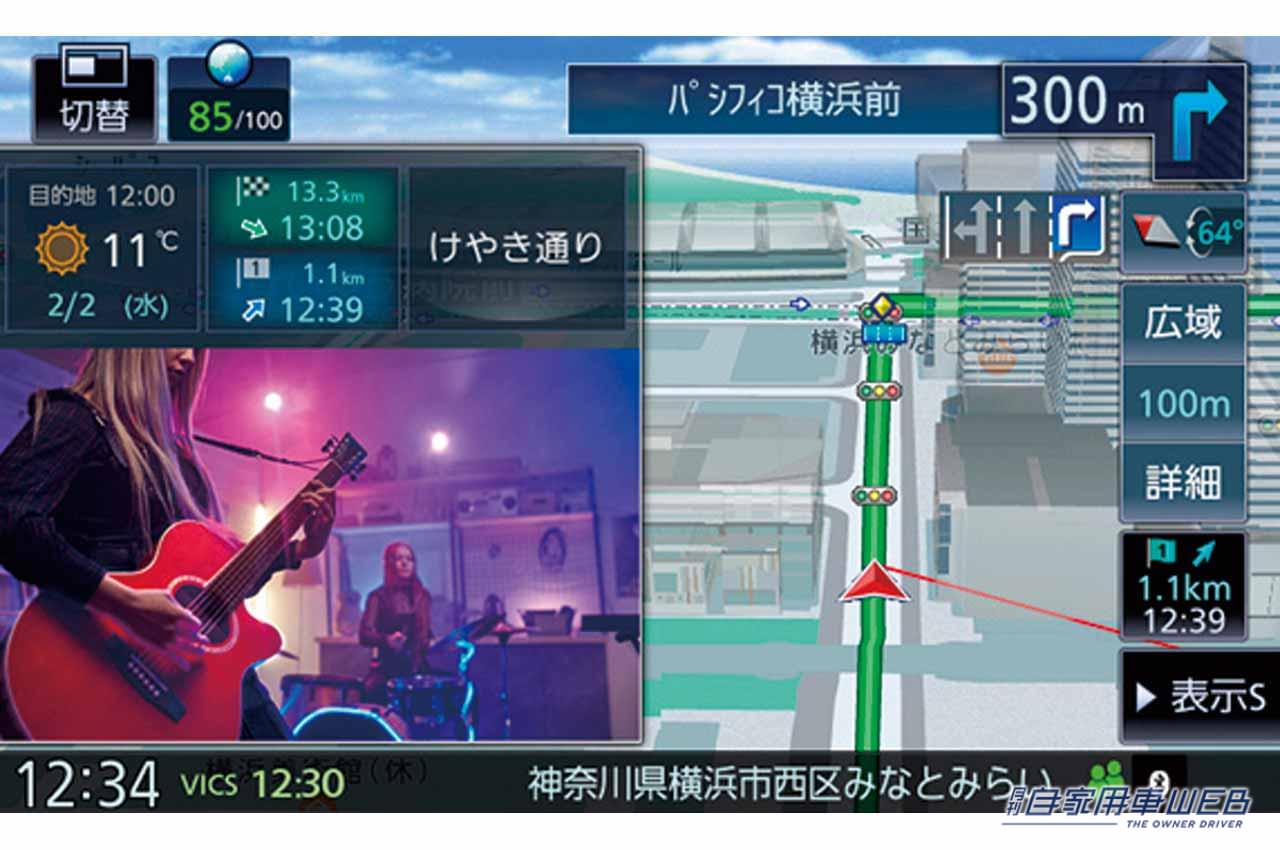This screenshot has width=1280, height=850.
Task: Open the destination weather 11°C panel
Action: (104, 249)
